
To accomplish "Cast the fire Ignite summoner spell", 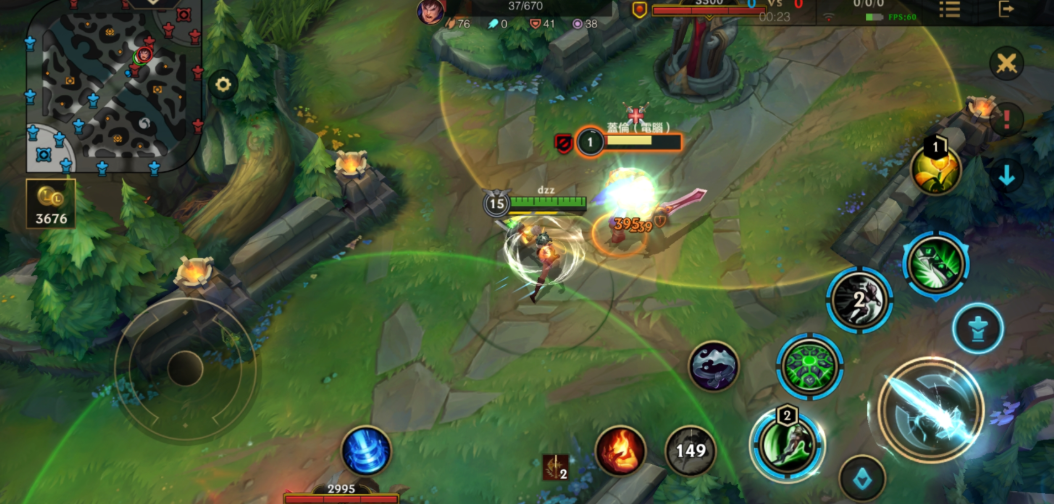I will [620, 450].
